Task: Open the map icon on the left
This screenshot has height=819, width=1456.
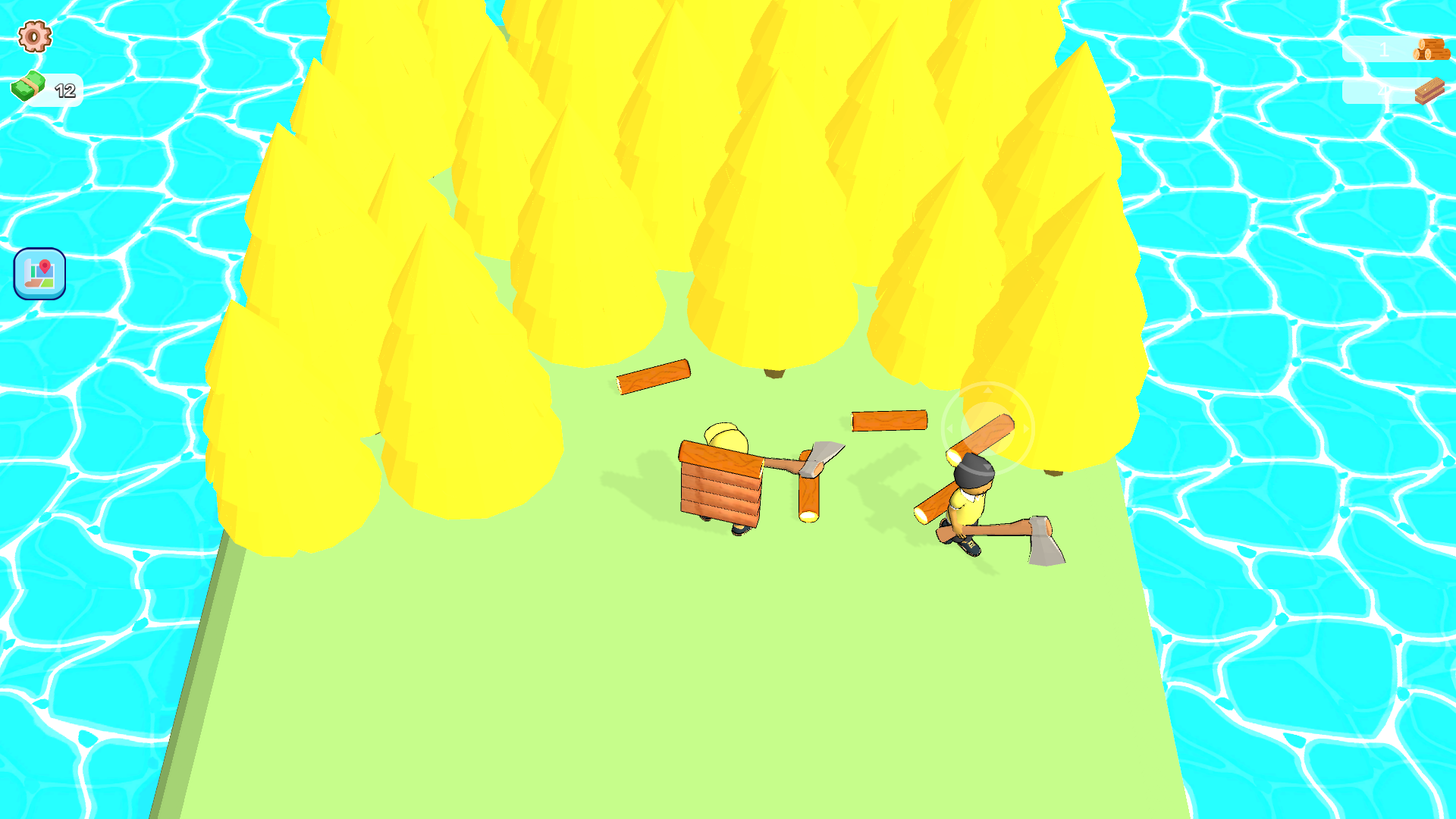Action: 39,274
